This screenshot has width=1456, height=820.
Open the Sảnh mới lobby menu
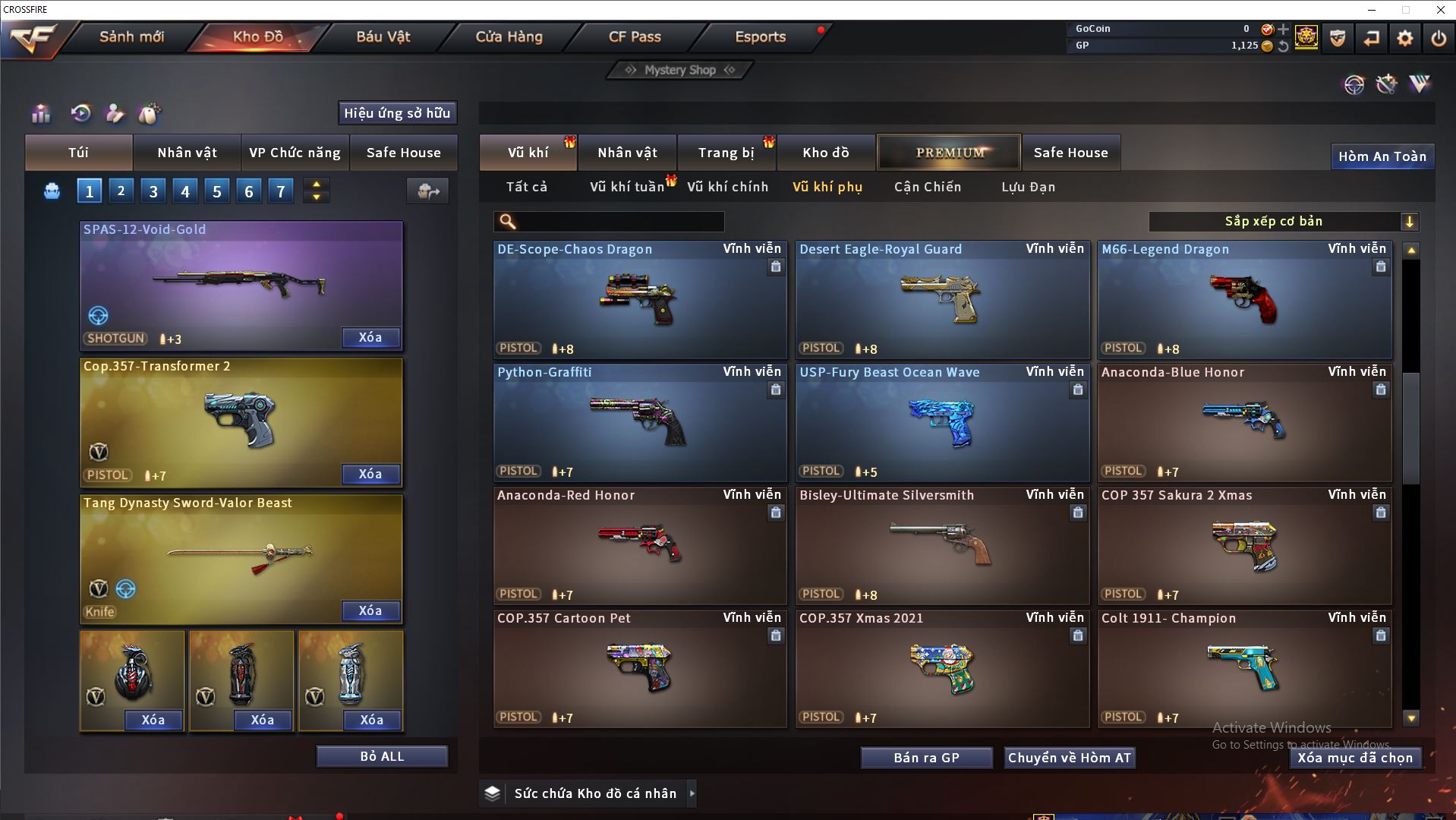131,36
